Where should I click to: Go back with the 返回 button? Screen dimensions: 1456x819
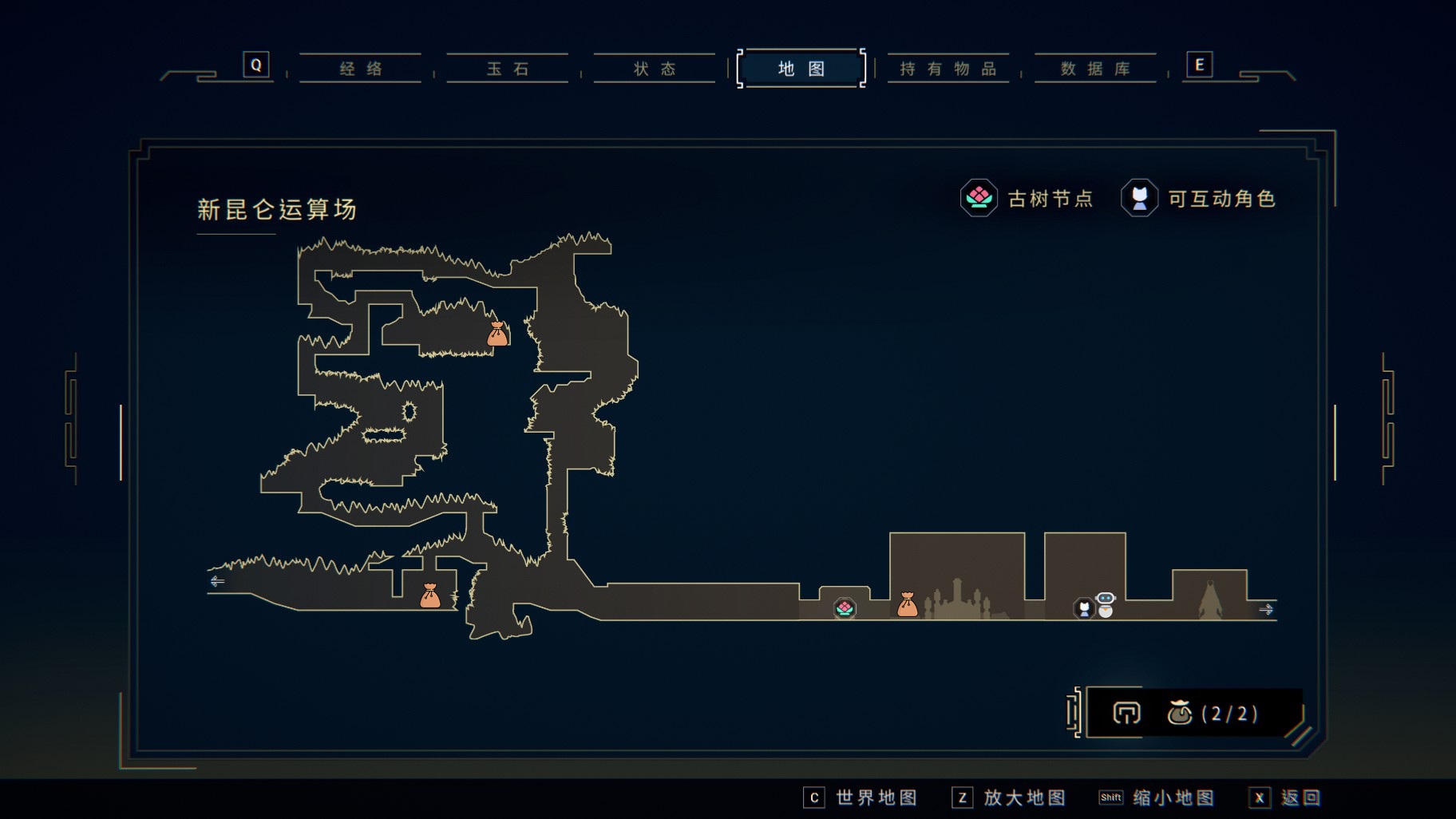[1285, 797]
